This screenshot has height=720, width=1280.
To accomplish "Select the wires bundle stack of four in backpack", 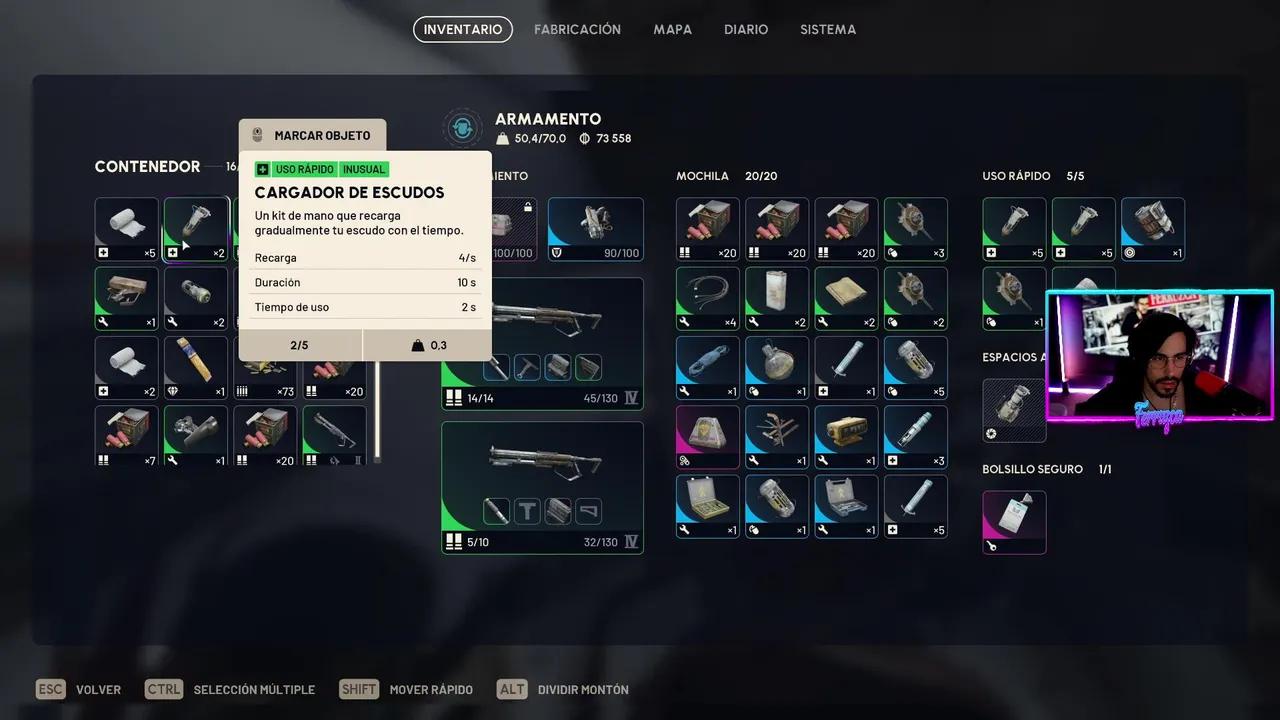I will click(x=708, y=298).
